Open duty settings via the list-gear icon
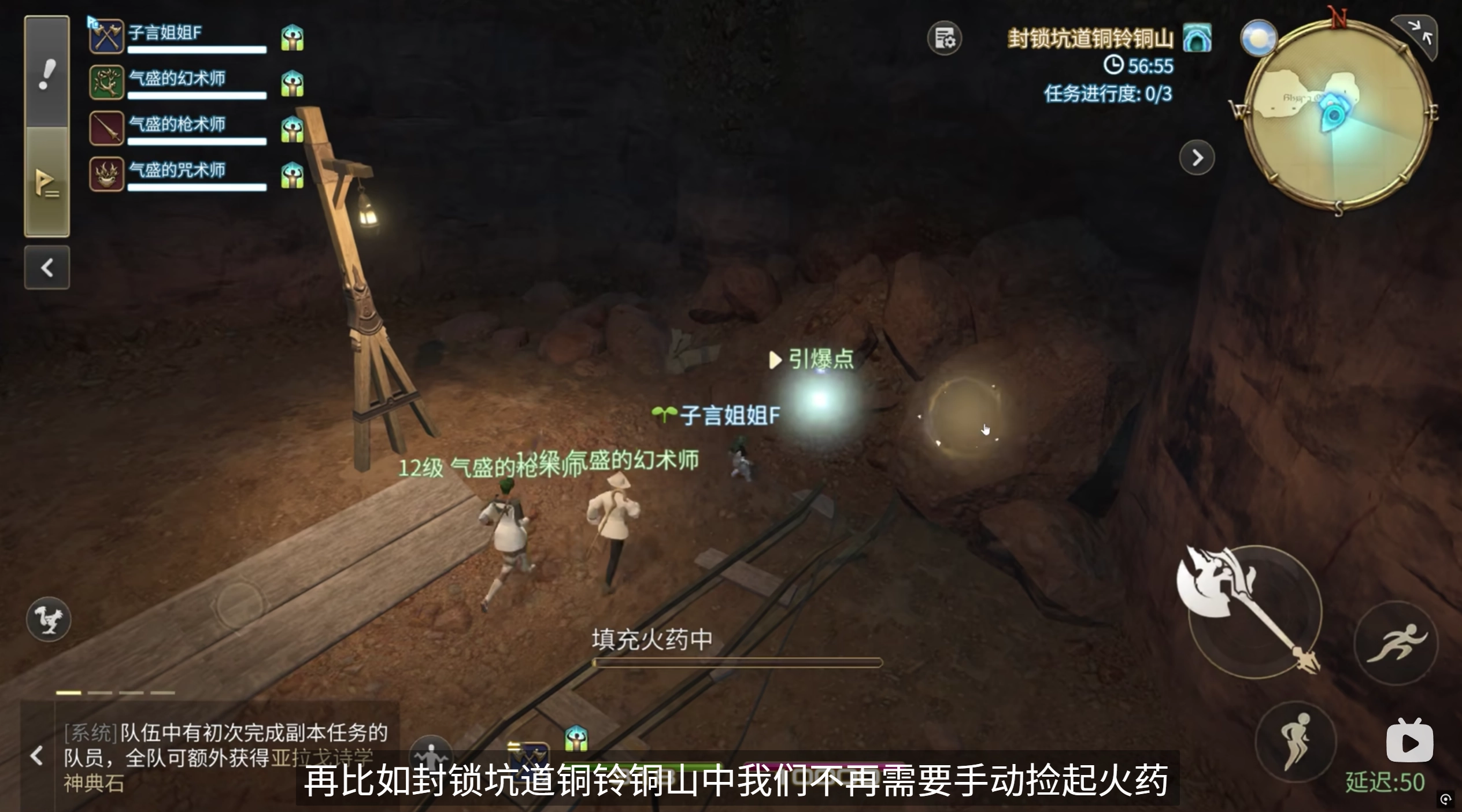This screenshot has height=812, width=1462. (945, 38)
